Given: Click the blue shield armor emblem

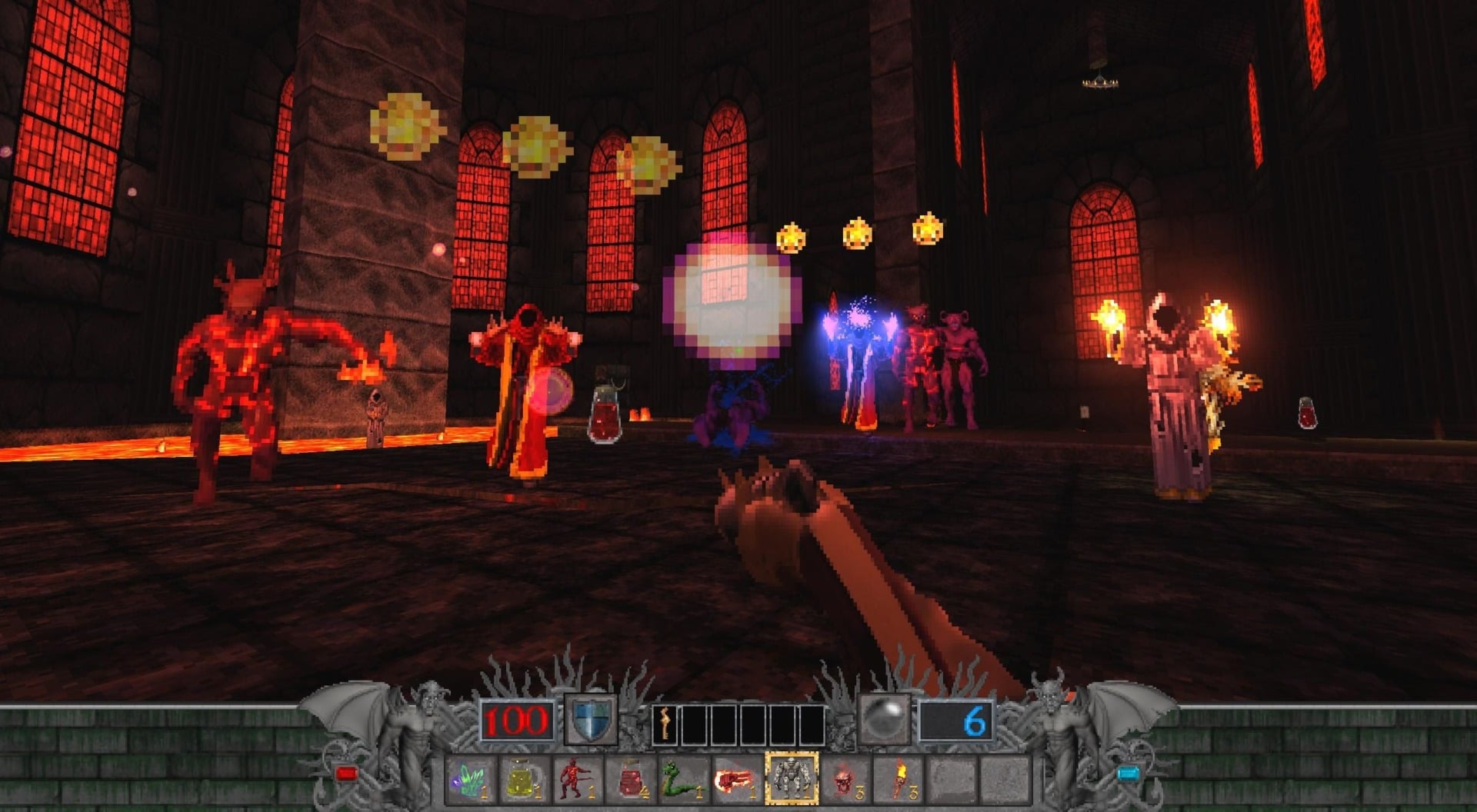Looking at the screenshot, I should coord(590,721).
